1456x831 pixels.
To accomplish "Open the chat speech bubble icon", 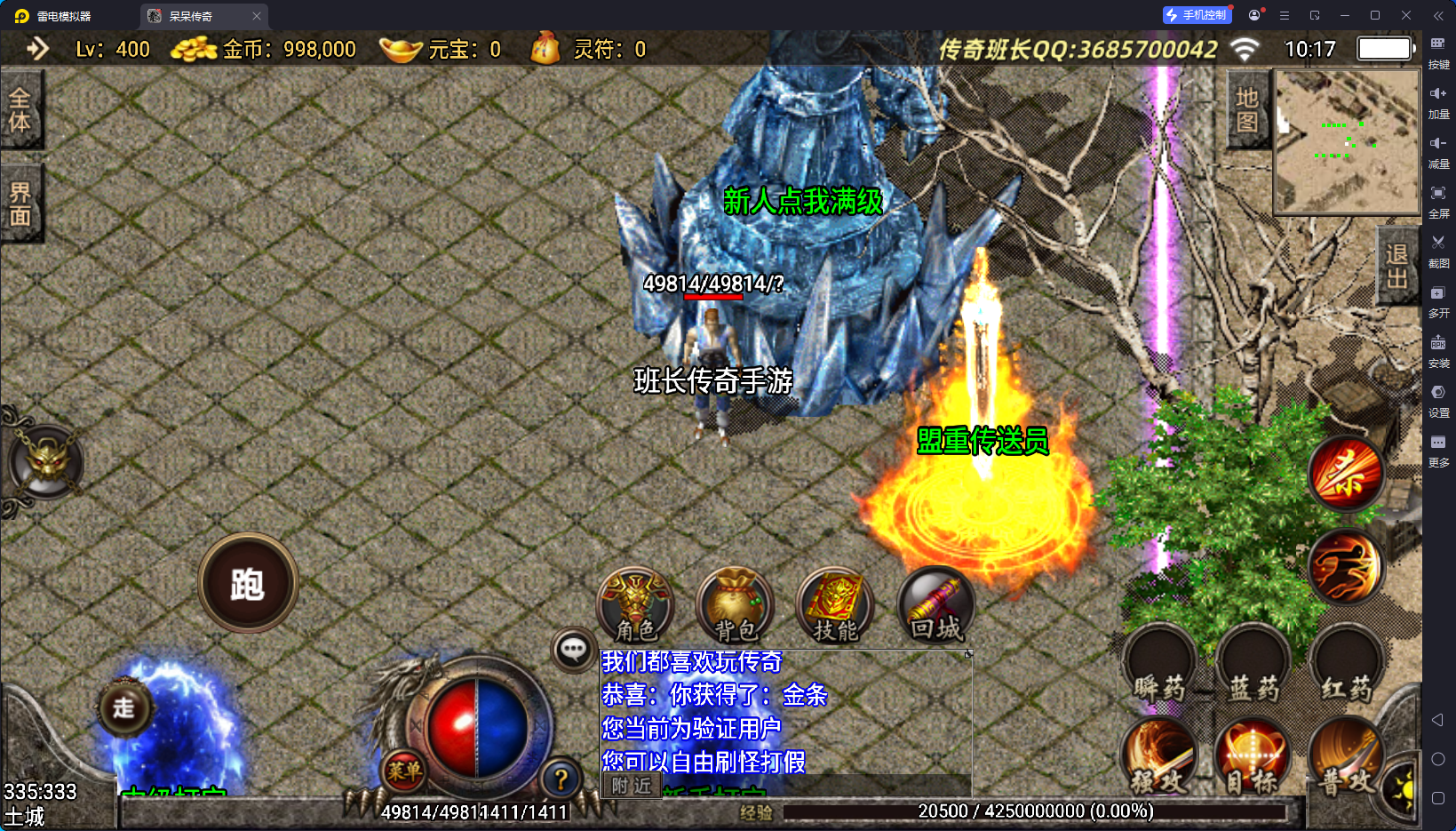I will point(573,650).
